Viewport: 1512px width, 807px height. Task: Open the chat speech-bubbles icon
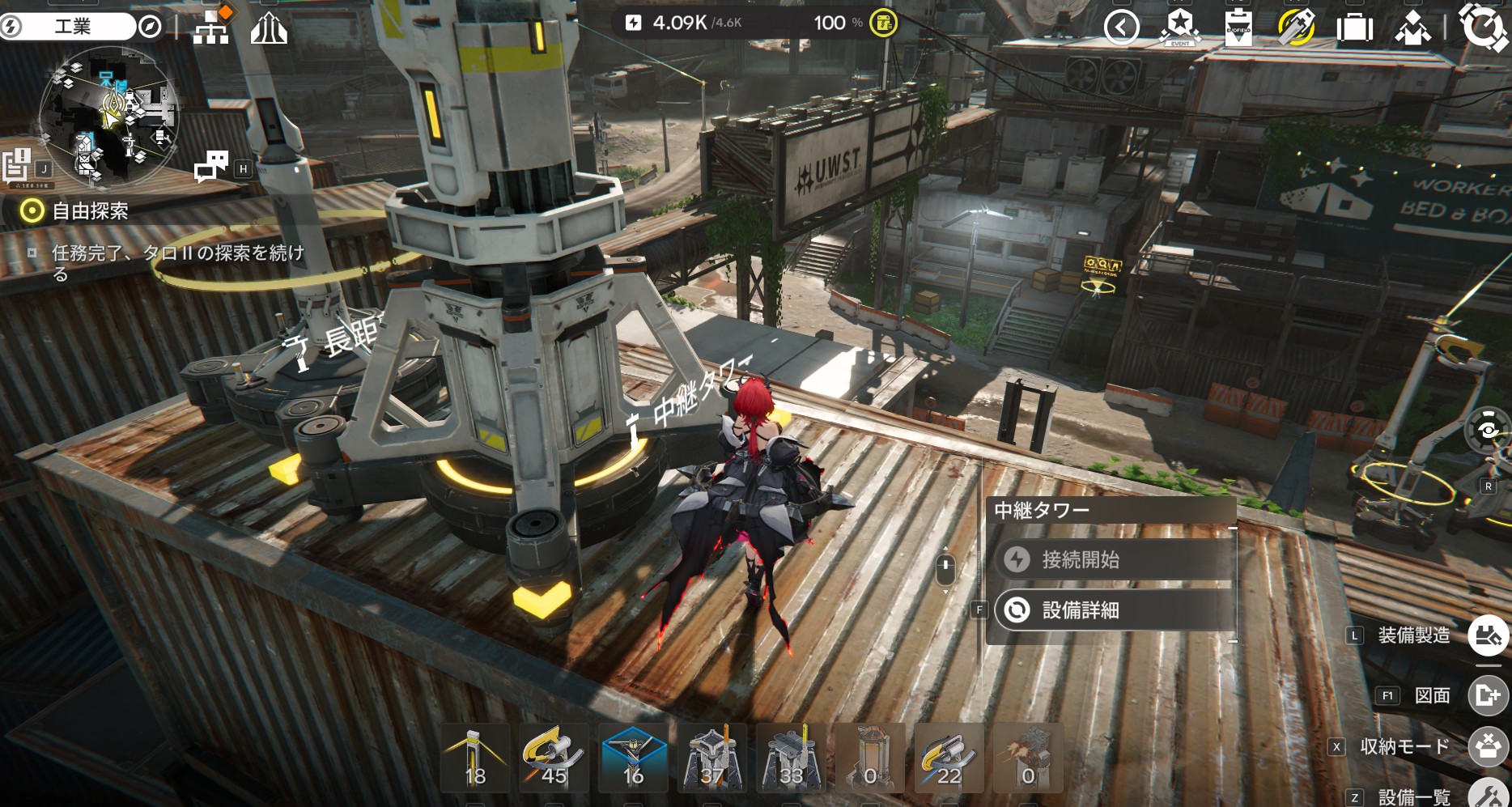click(x=211, y=167)
